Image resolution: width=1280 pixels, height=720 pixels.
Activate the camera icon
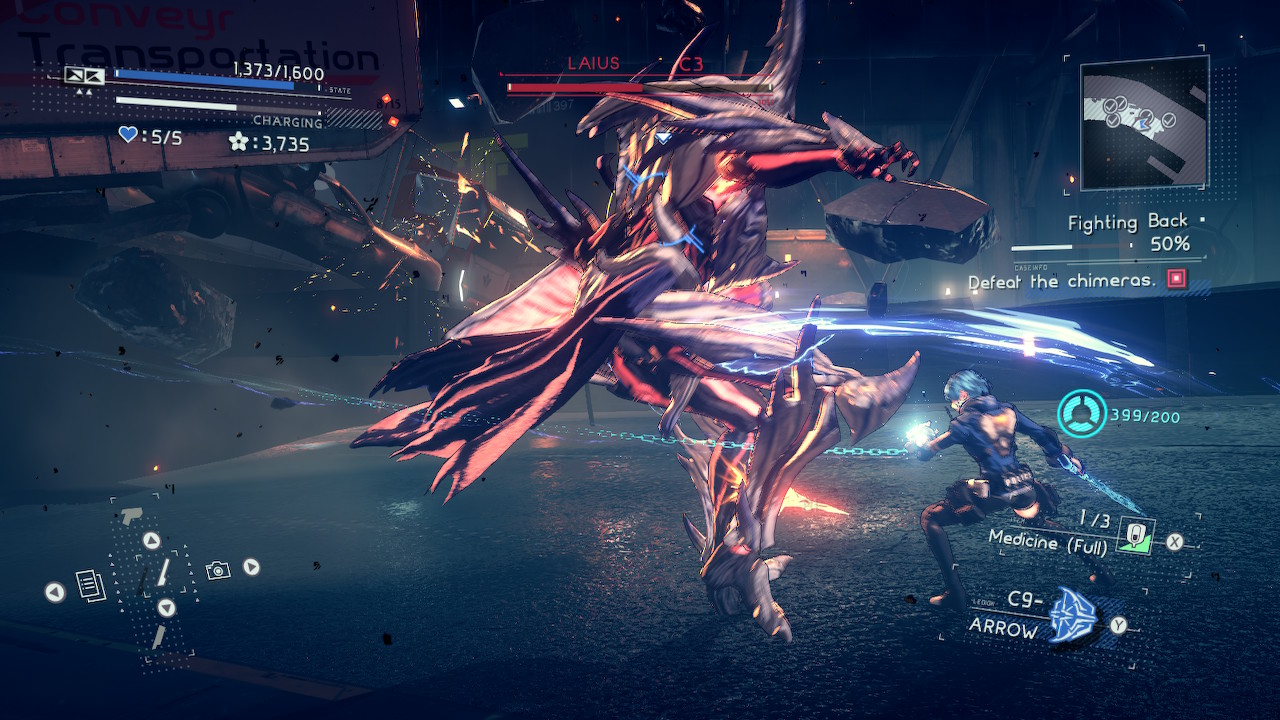pyautogui.click(x=218, y=569)
